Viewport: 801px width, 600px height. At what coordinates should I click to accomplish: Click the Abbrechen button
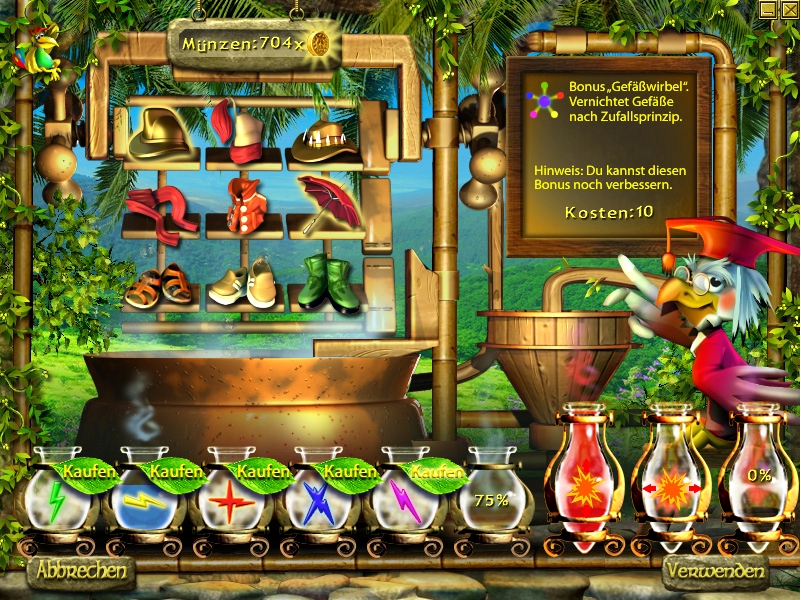pyautogui.click(x=82, y=571)
